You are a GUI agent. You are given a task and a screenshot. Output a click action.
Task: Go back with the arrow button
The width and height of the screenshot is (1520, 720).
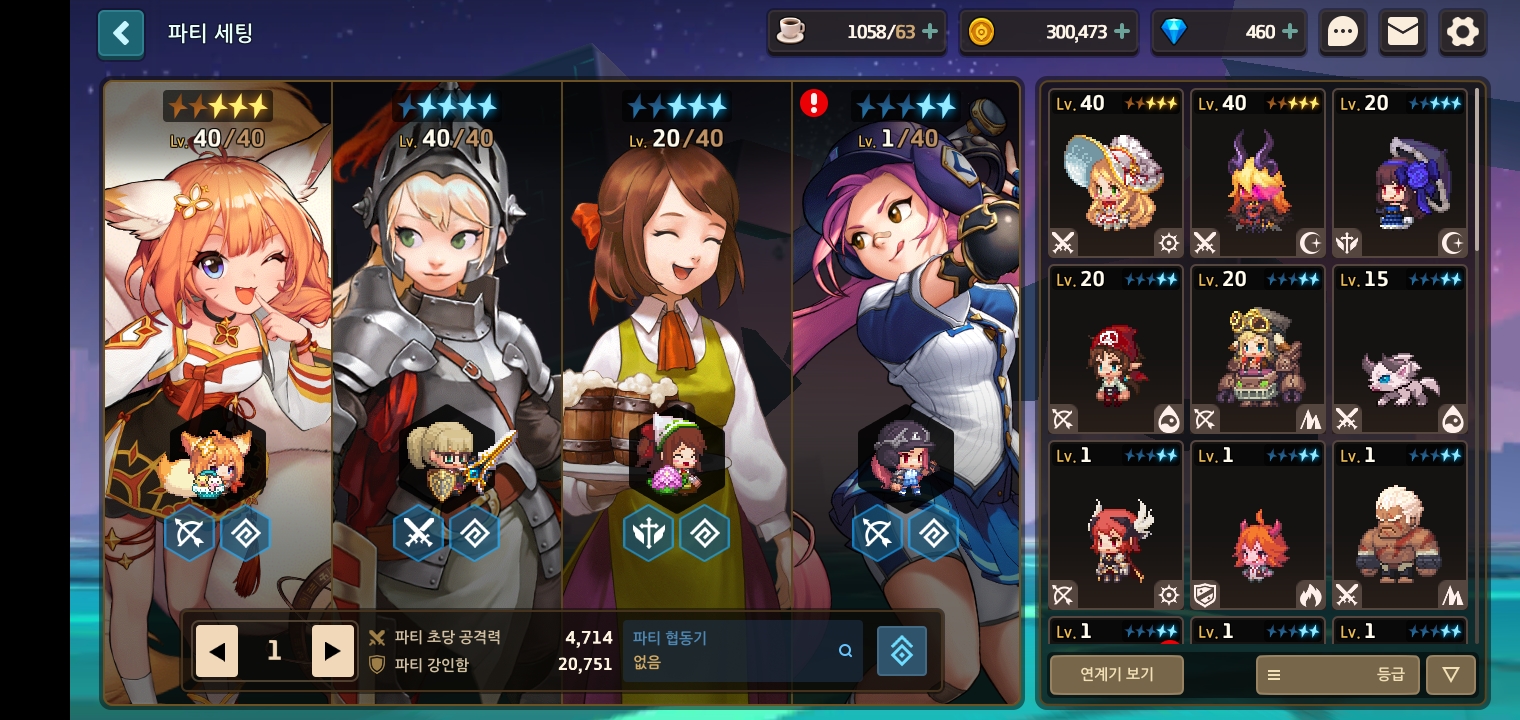tap(121, 34)
